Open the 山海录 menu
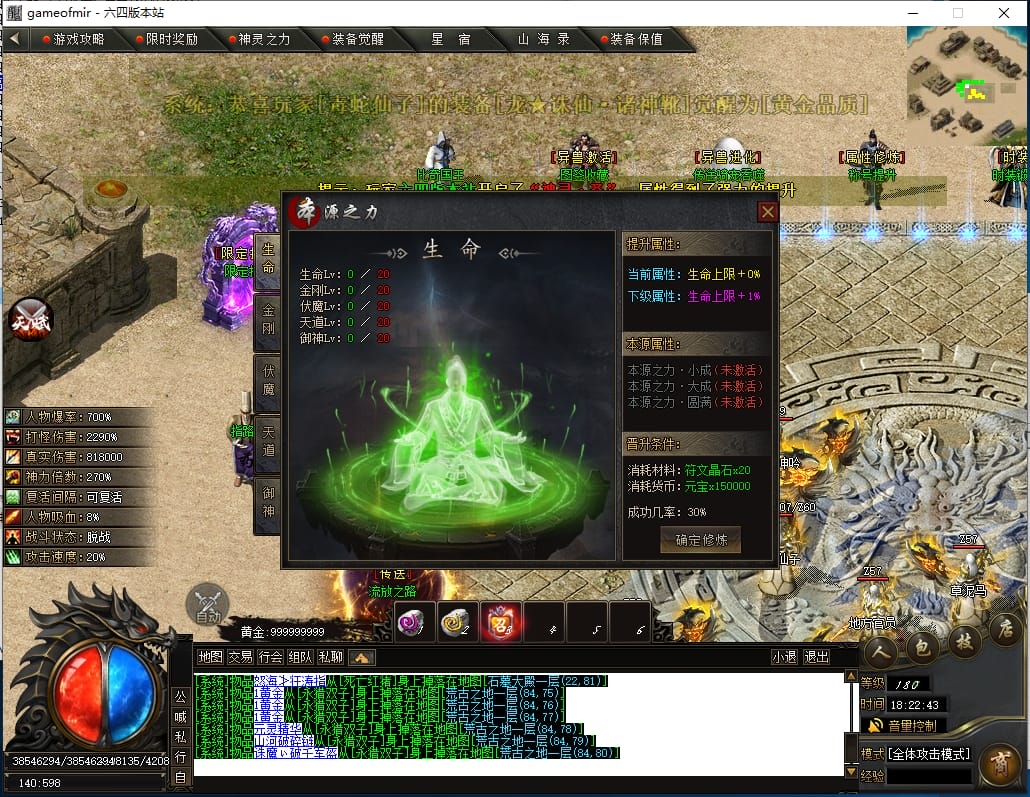 click(x=543, y=40)
